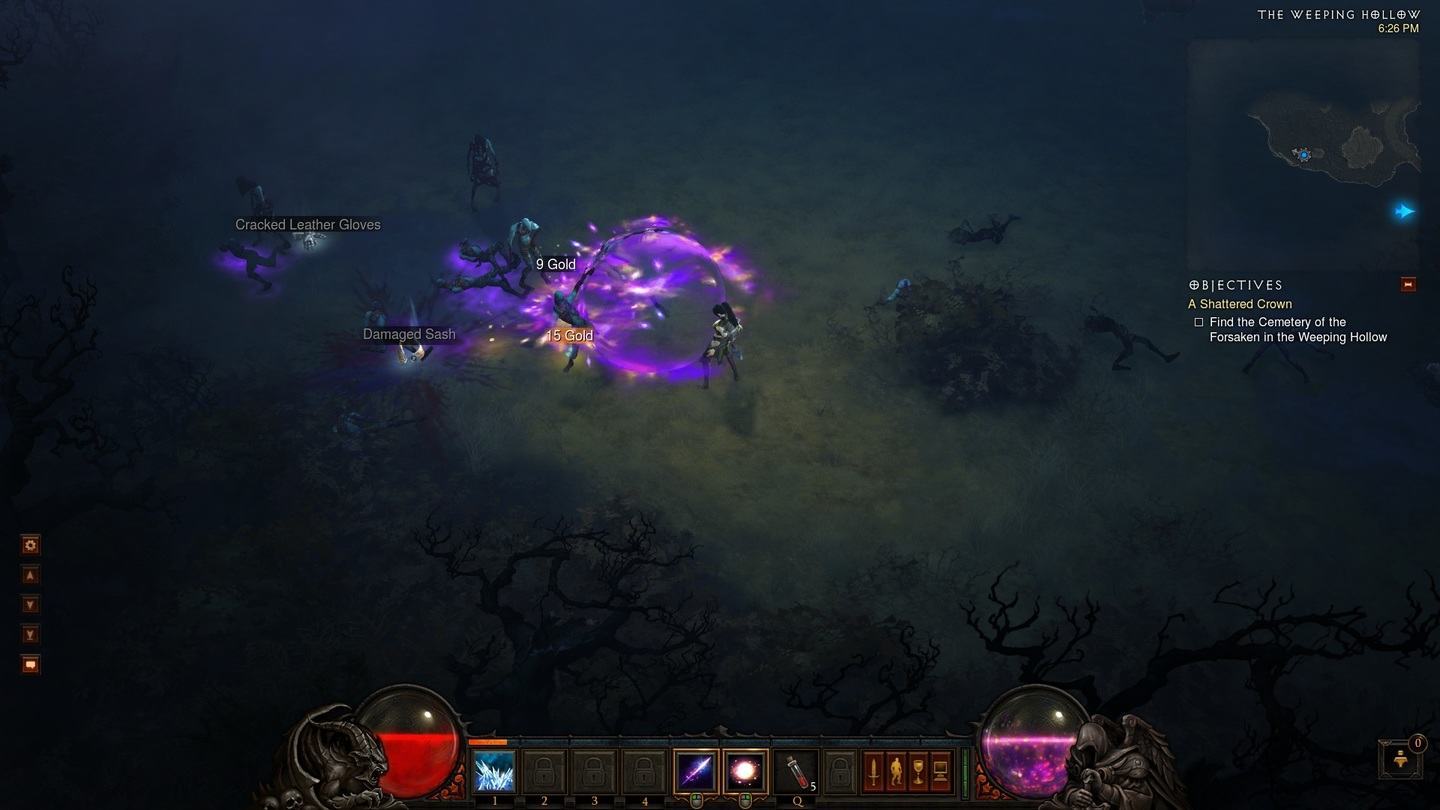Click the blue arrow marker on the minimap
Viewport: 1440px width, 810px height.
(x=1405, y=211)
